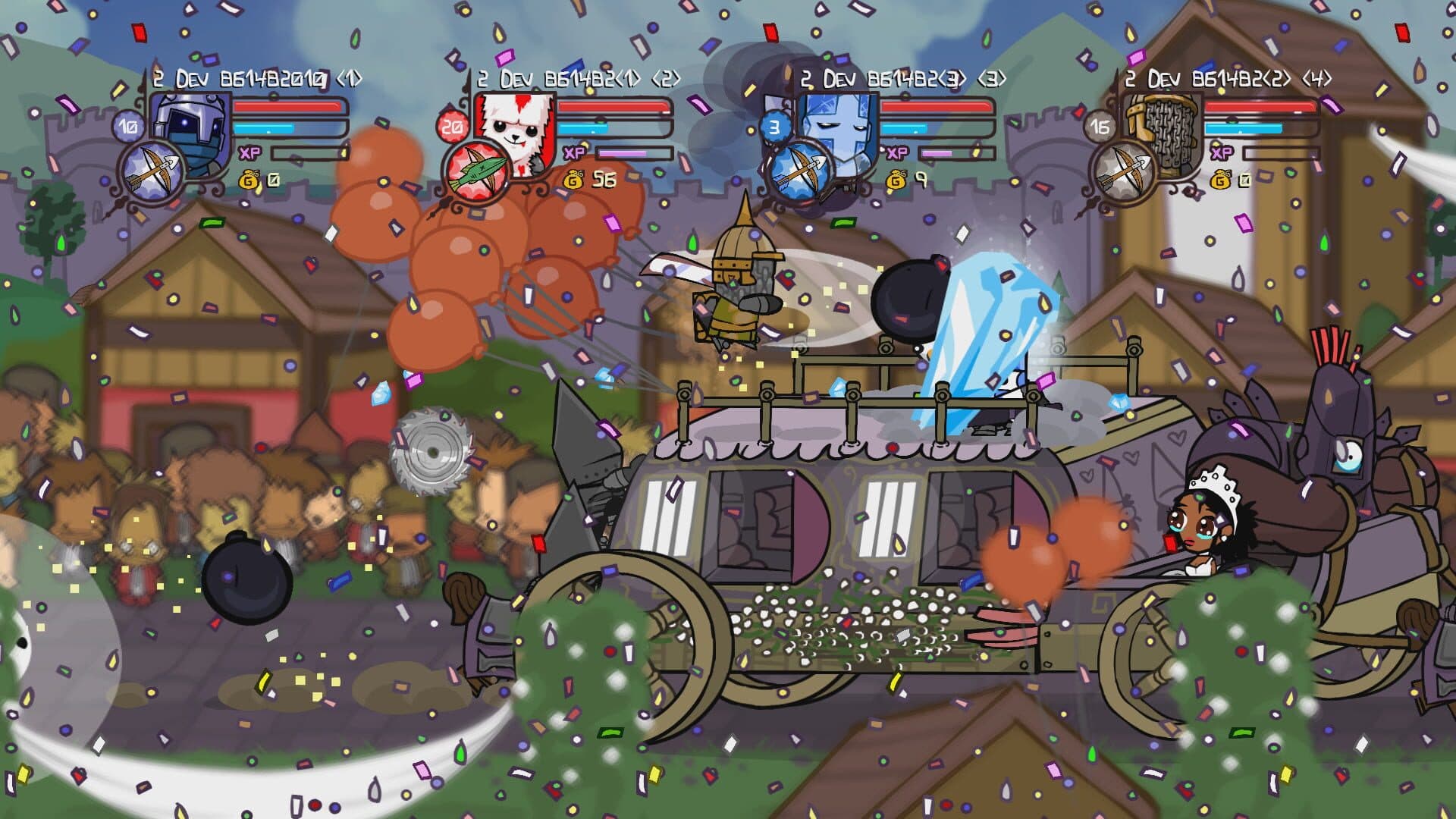Viewport: 1456px width, 819px height.
Task: Click Player 3's moneybag icon showing 9 gold
Action: tap(896, 180)
